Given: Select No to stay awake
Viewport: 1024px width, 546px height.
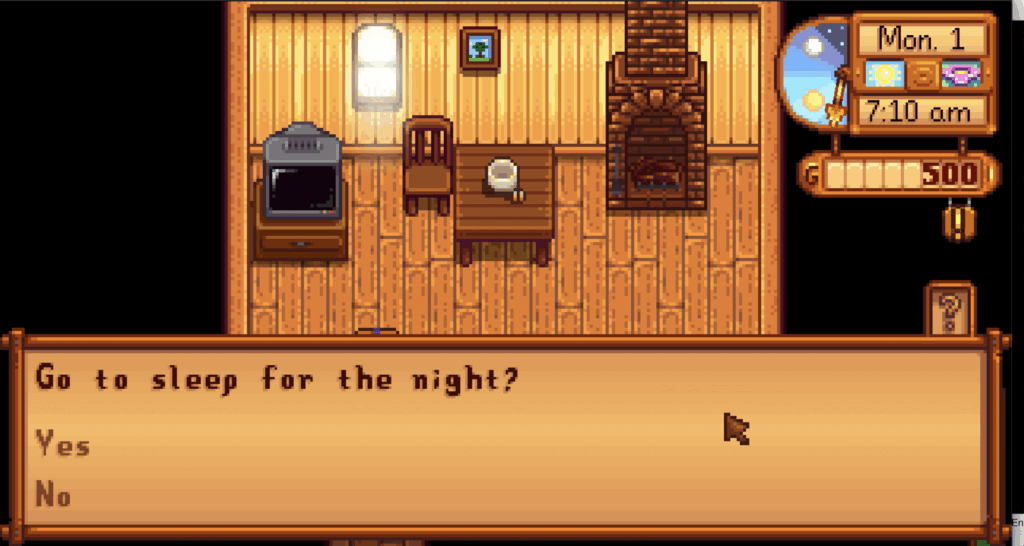Looking at the screenshot, I should 53,494.
